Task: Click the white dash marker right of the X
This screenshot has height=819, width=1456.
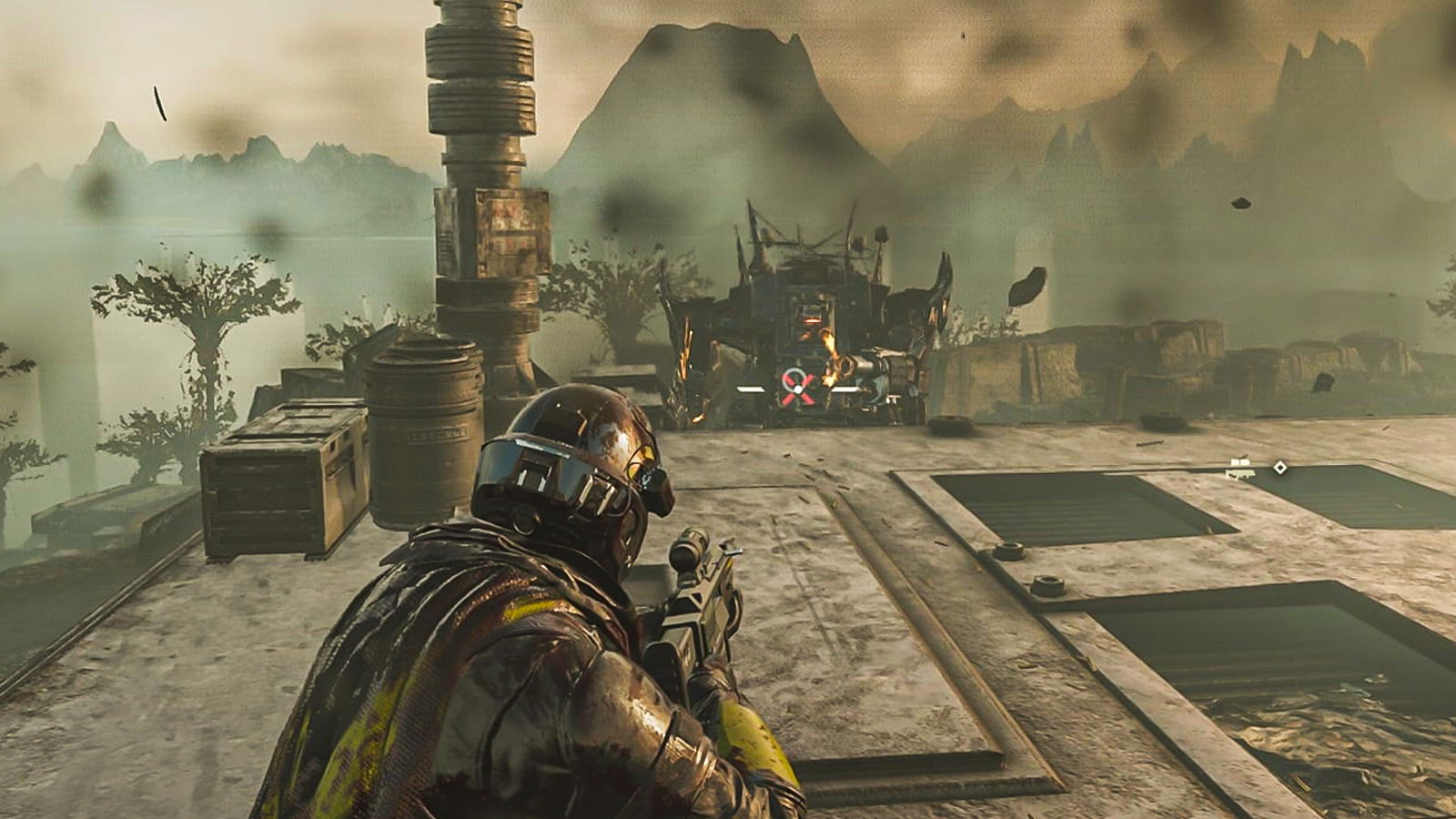Action: [x=844, y=388]
